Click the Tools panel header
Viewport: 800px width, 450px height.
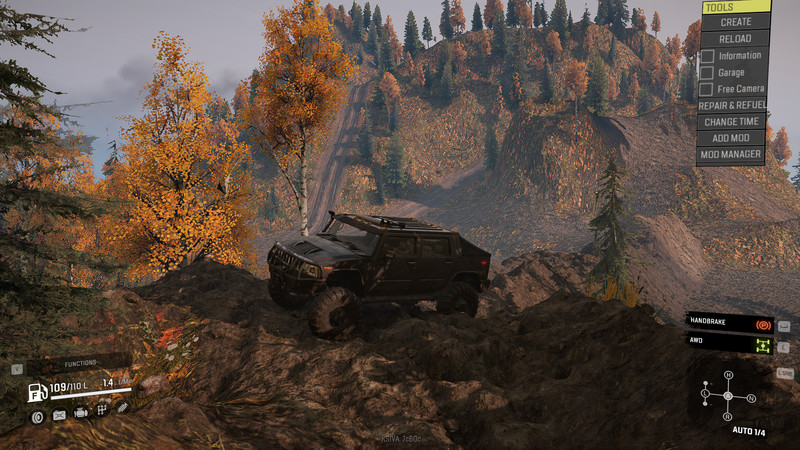pyautogui.click(x=735, y=6)
